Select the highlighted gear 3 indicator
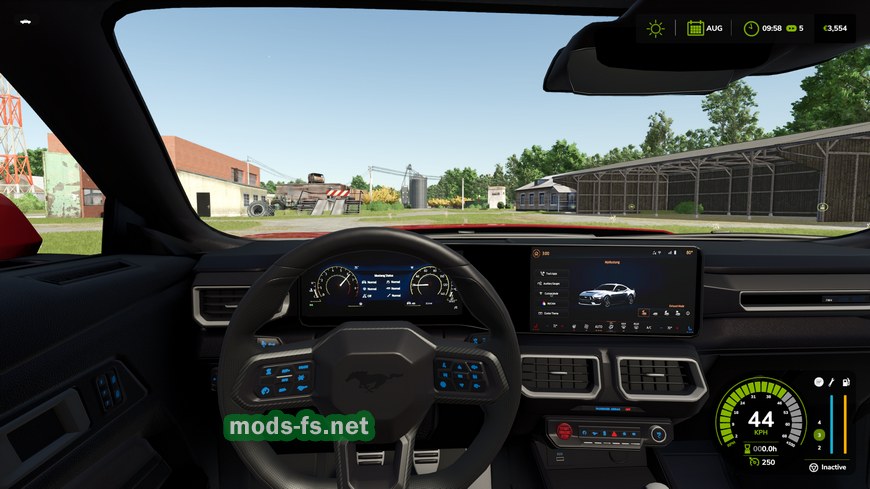The image size is (870, 489). 818,434
